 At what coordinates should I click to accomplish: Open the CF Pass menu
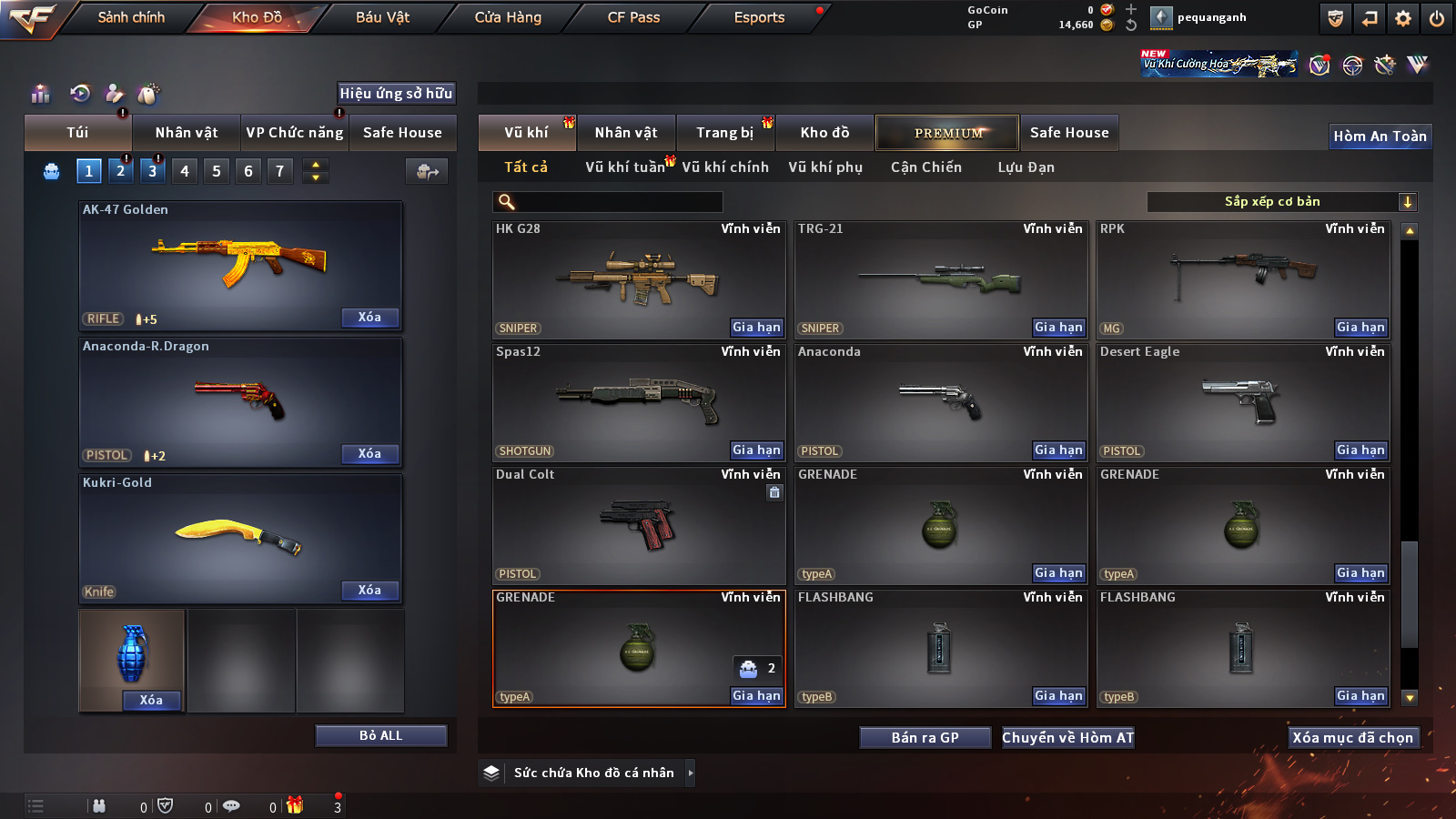tap(633, 17)
